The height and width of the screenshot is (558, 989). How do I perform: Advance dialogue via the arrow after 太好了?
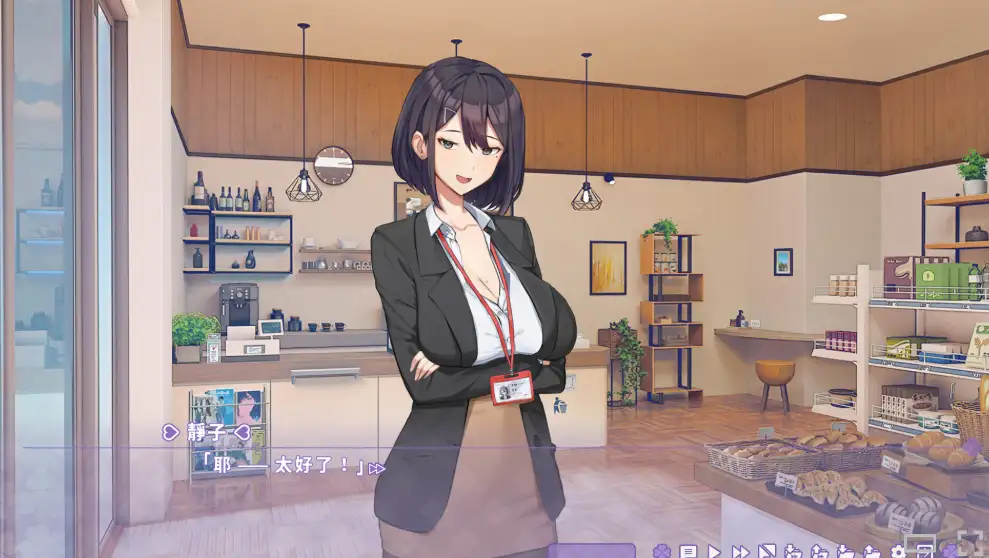376,468
